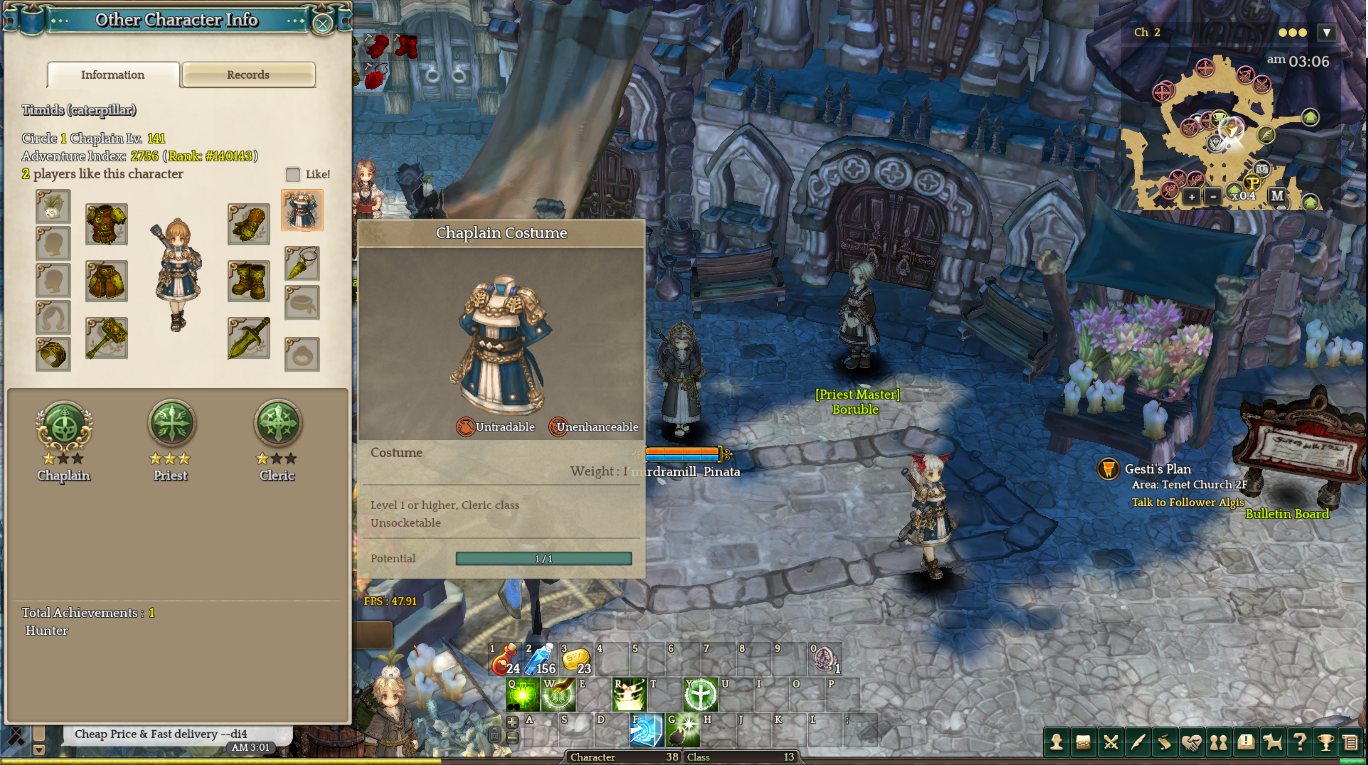The height and width of the screenshot is (765, 1368).
Task: Tick the Like! checkbox
Action: pos(293,174)
